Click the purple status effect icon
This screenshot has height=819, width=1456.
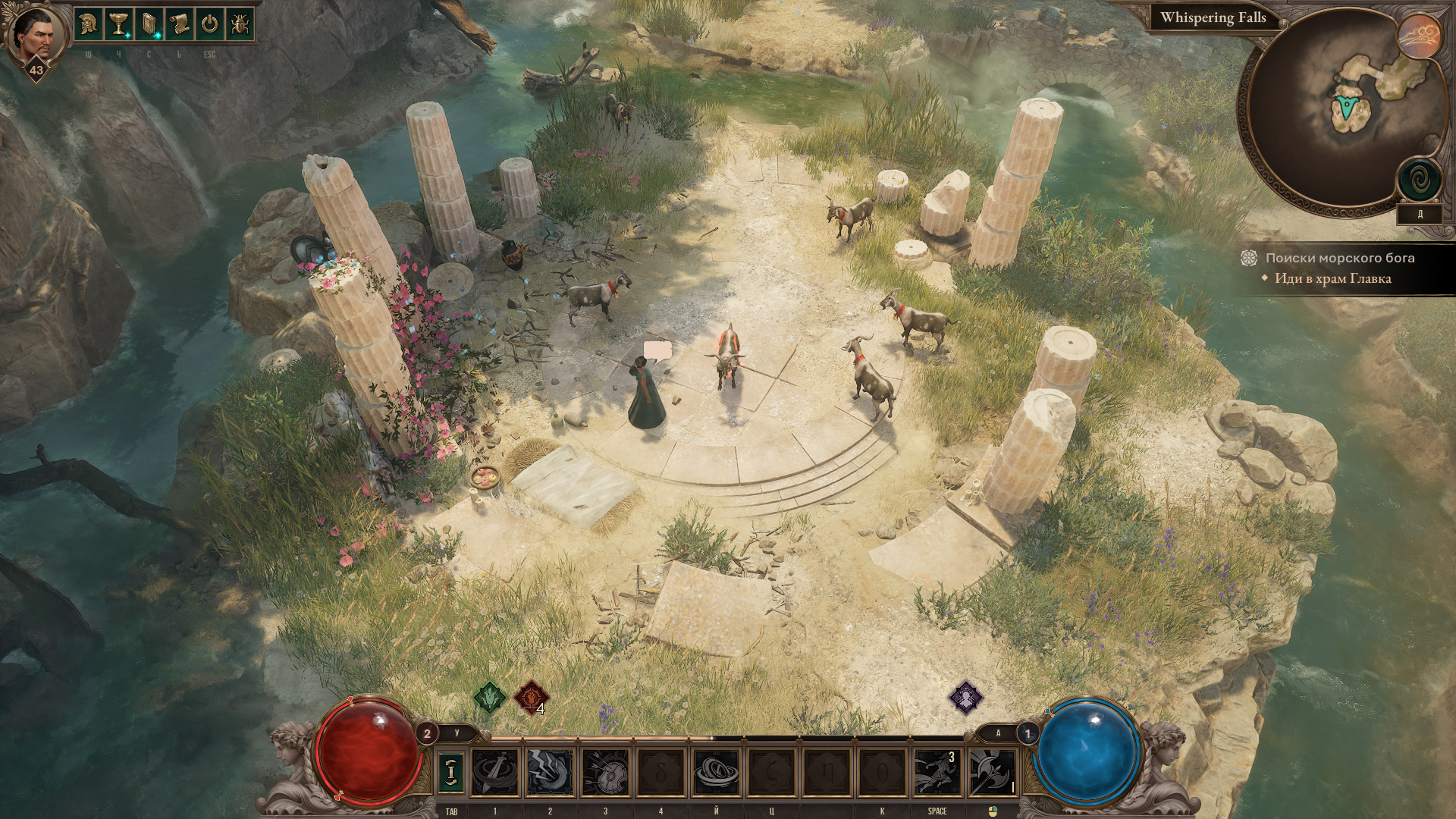(966, 696)
